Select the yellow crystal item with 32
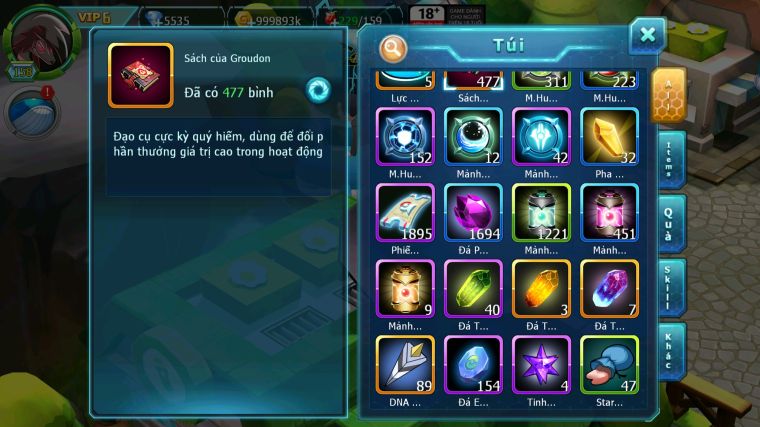The height and width of the screenshot is (427, 760). (609, 137)
